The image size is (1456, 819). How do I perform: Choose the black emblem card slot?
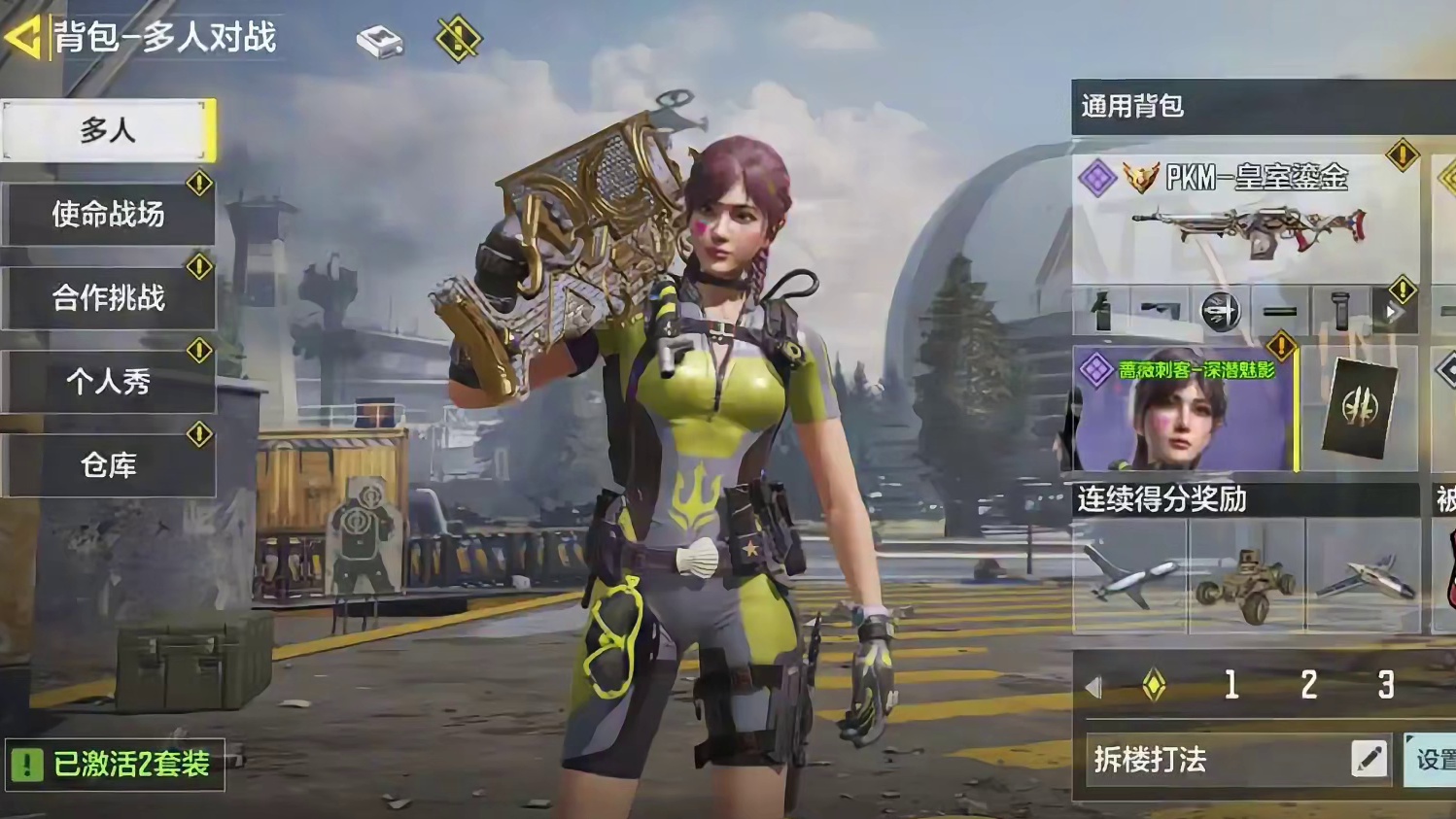[x=1359, y=408]
